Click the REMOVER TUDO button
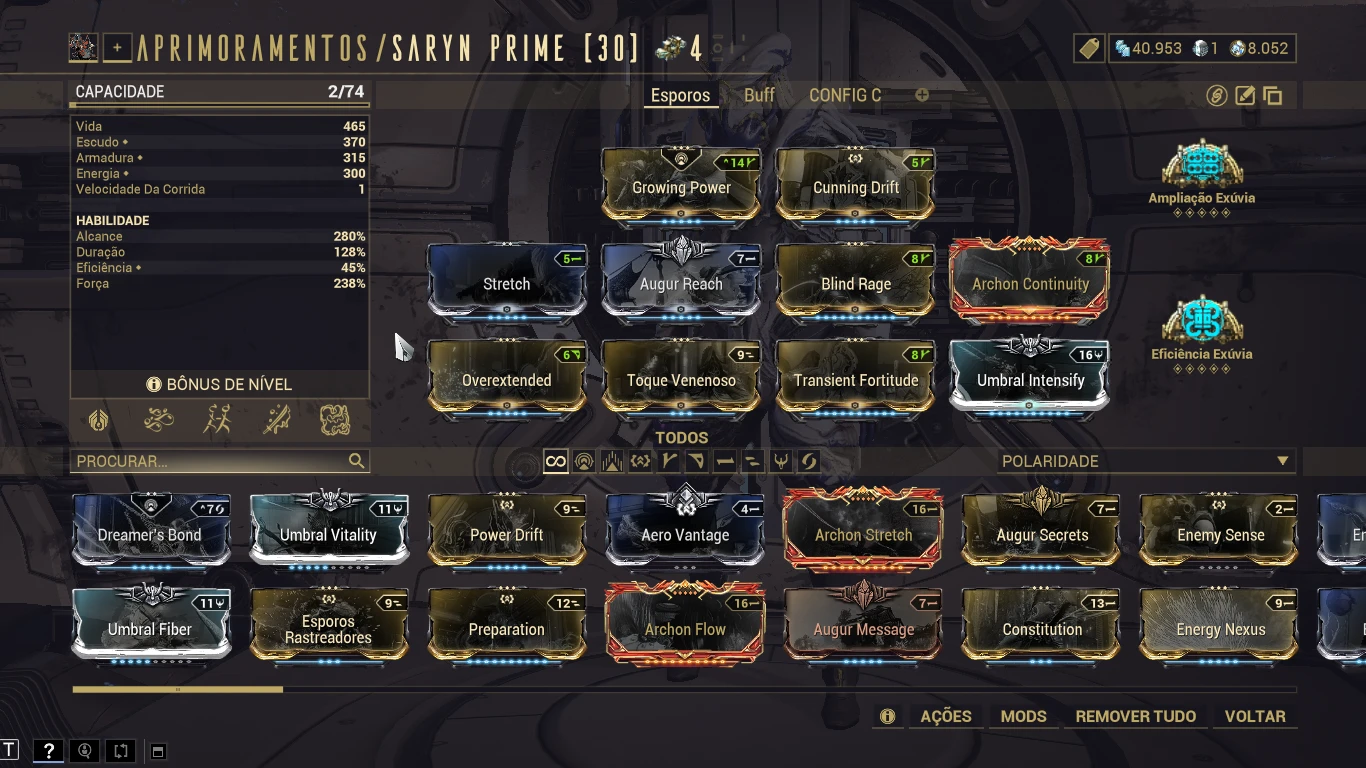This screenshot has width=1366, height=768. click(x=1135, y=716)
